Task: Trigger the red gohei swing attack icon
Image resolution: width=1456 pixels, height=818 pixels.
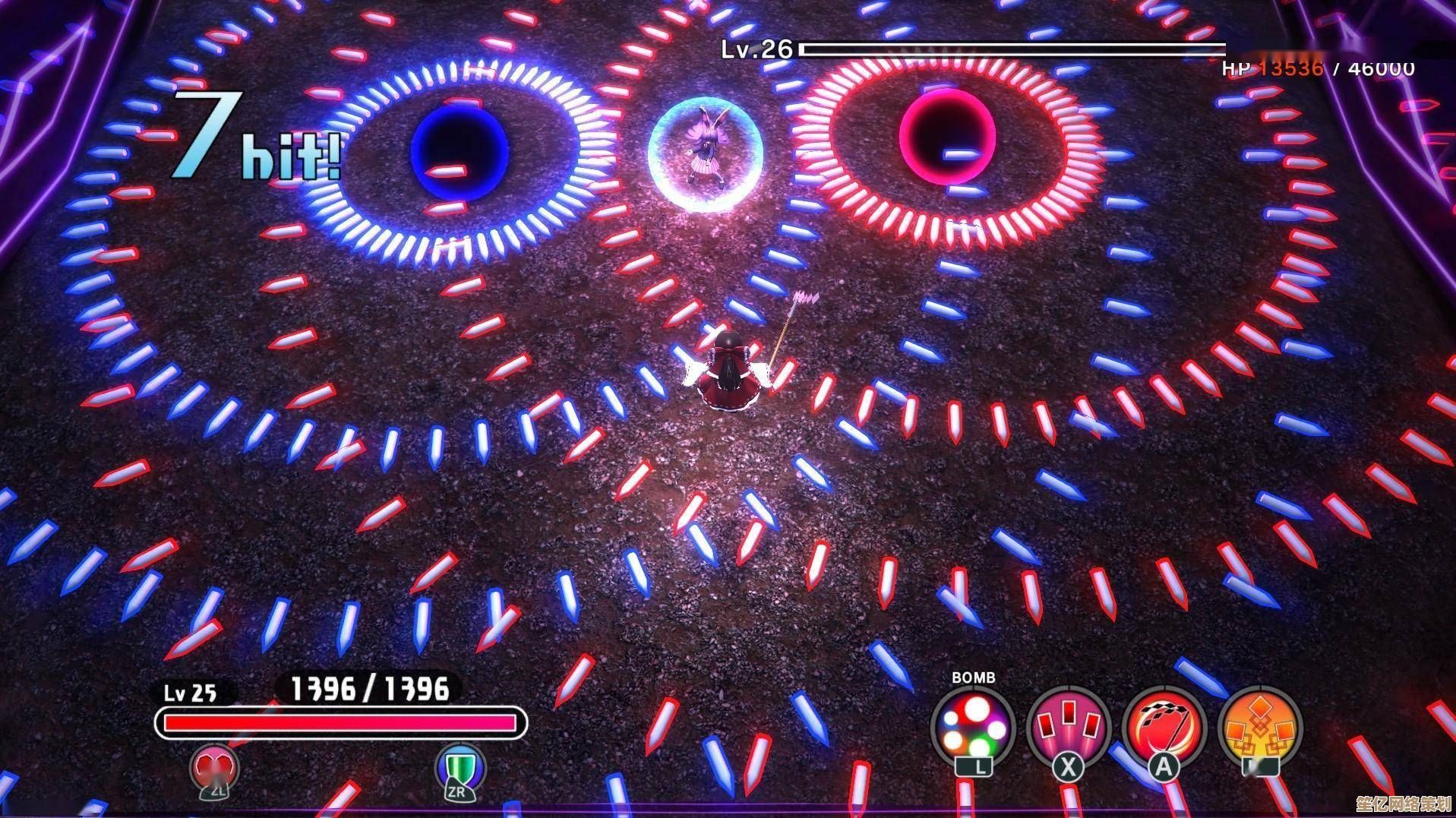Action: tap(1163, 728)
